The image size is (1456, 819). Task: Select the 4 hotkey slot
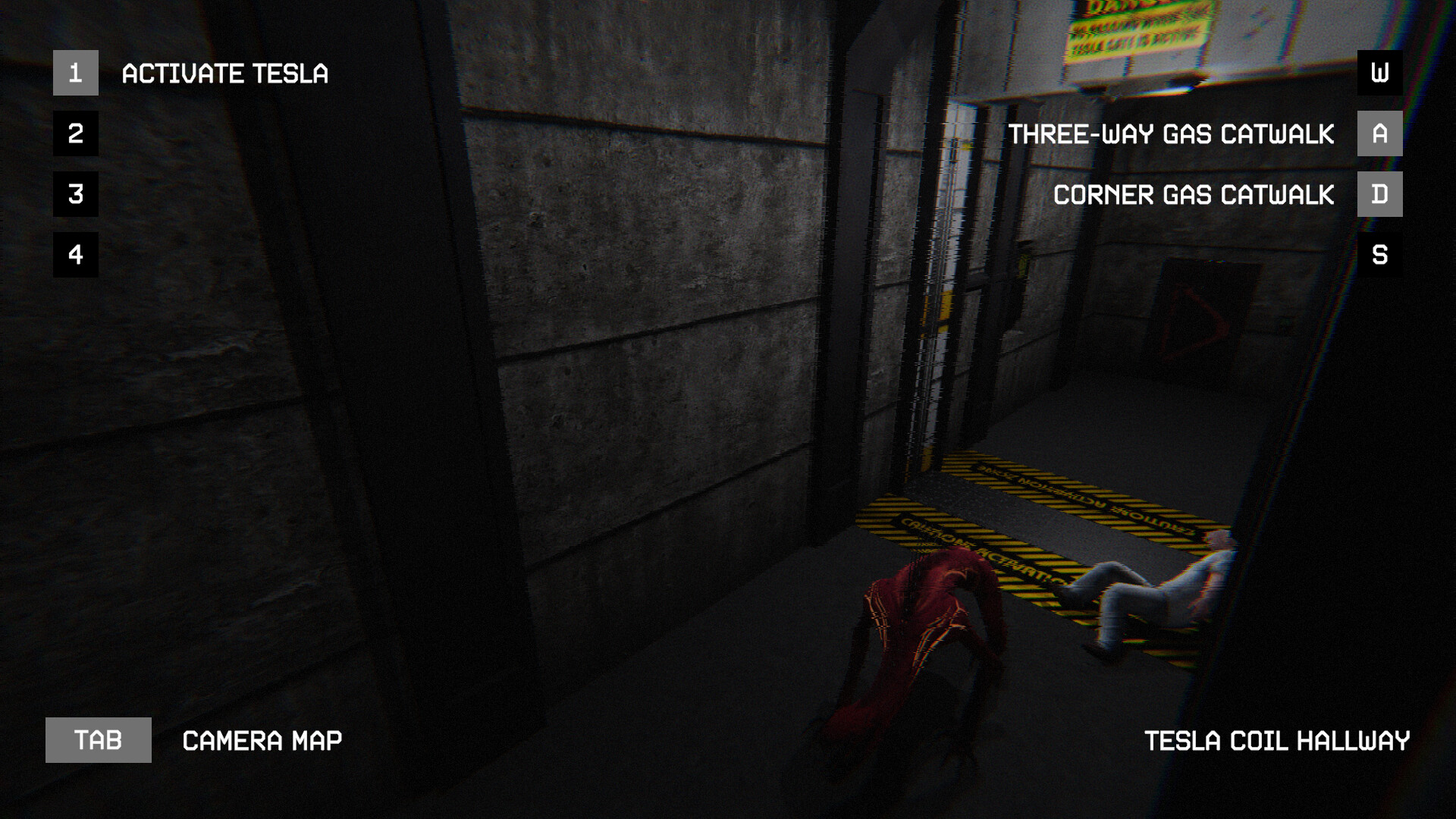(75, 256)
